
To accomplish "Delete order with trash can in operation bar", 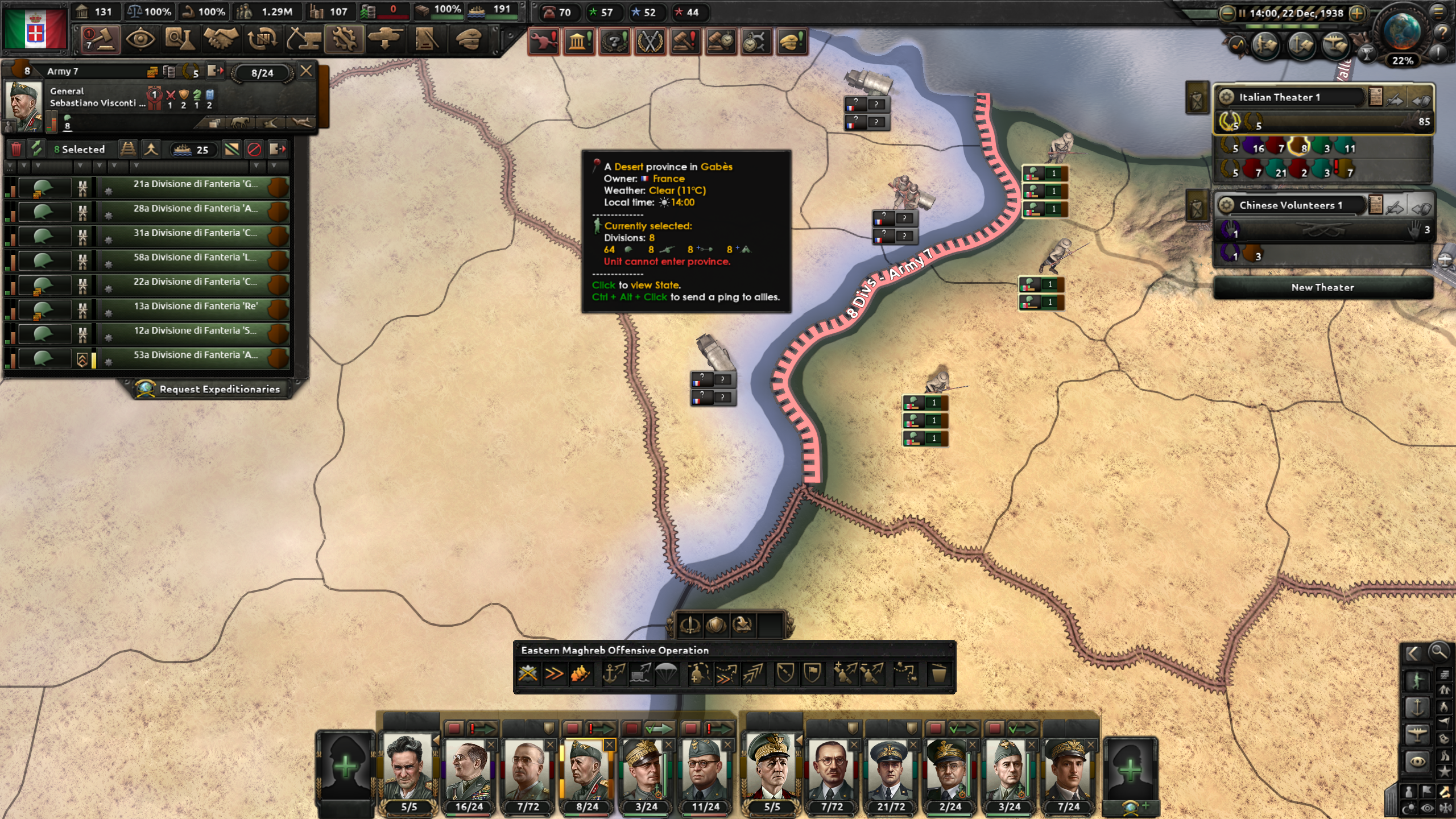I will coord(938,674).
